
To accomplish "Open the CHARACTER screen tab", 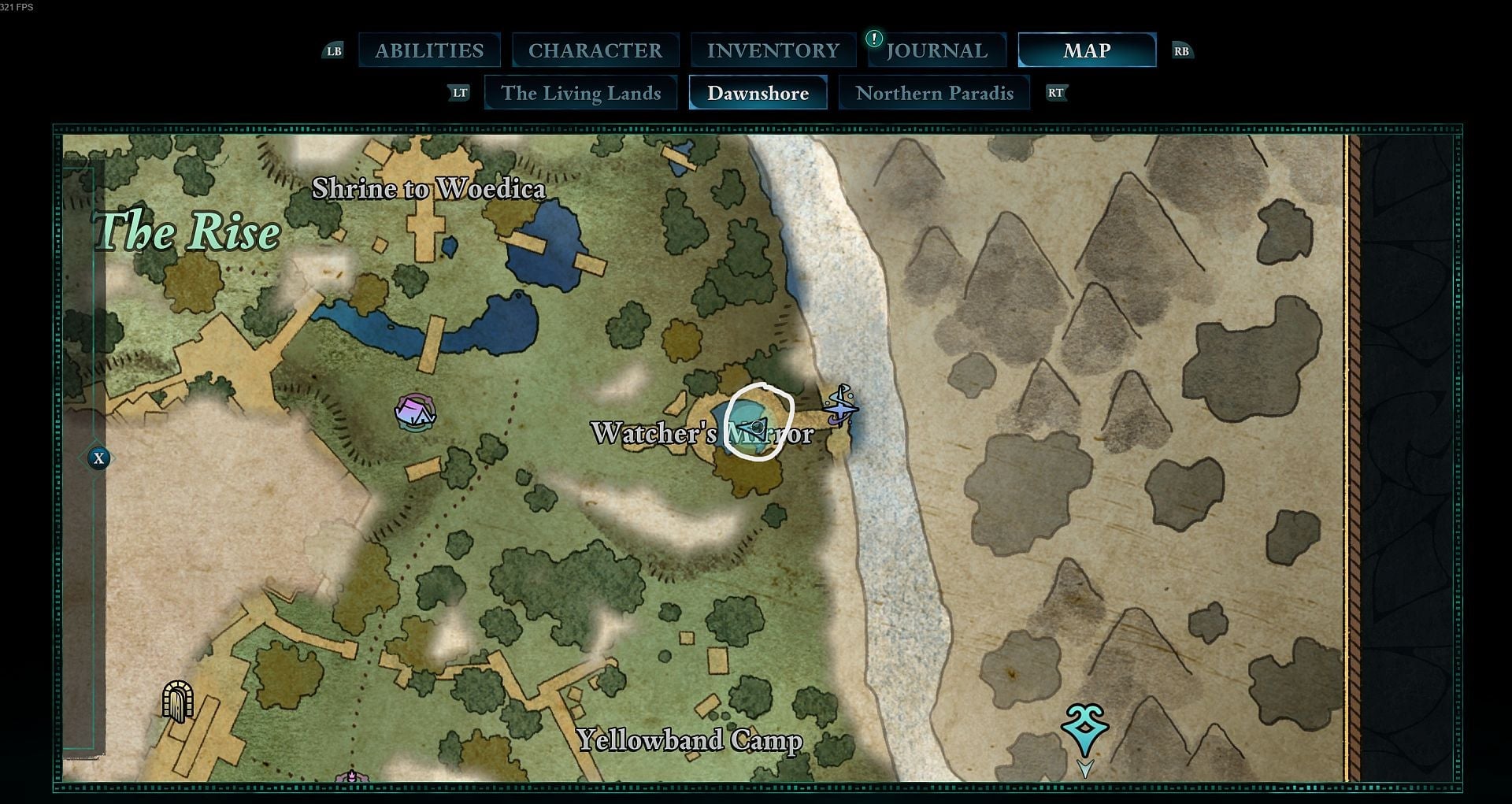I will 595,50.
